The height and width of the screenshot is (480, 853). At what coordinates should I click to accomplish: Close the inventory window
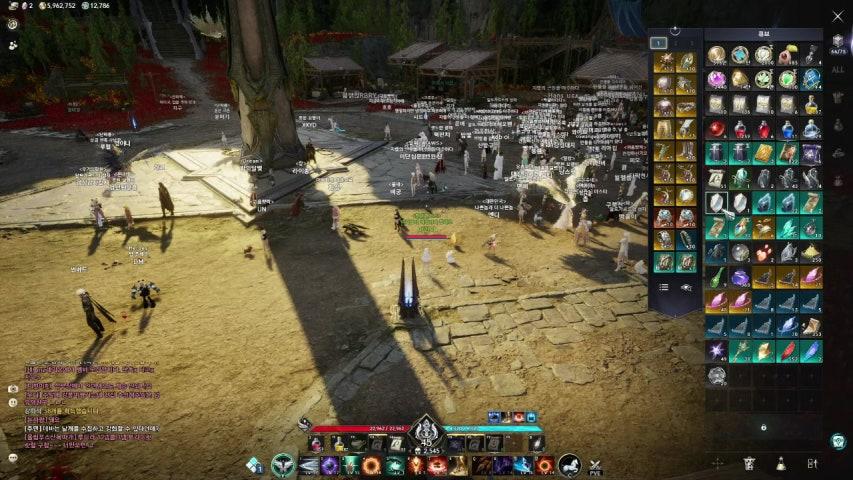click(x=838, y=16)
